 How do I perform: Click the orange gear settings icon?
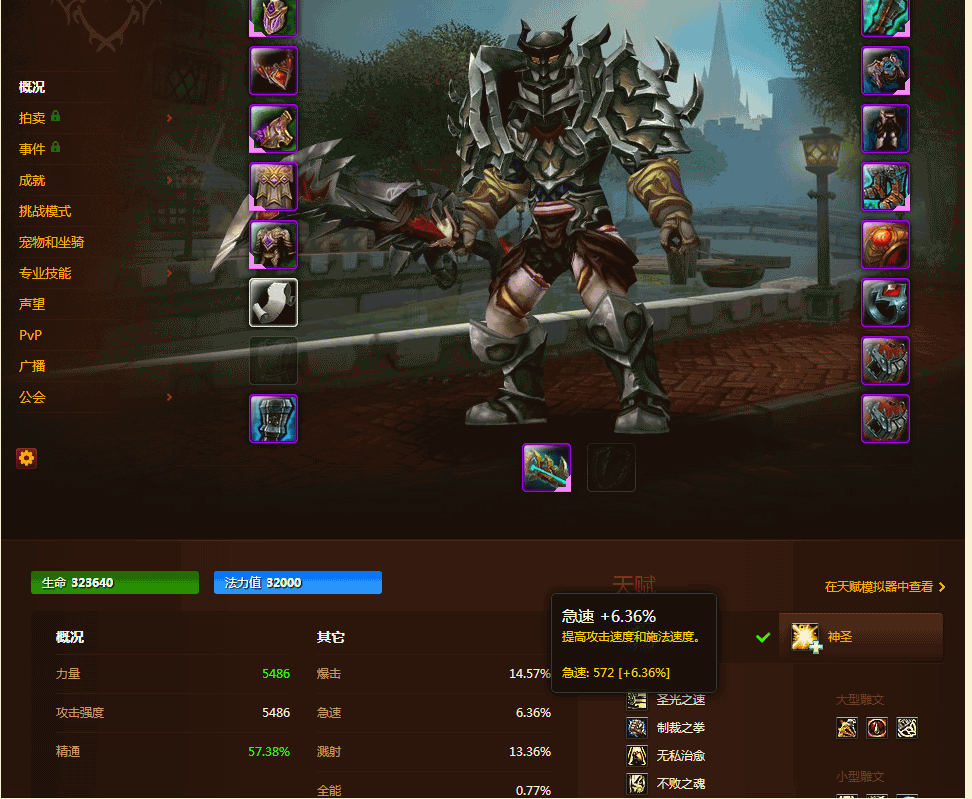(x=26, y=458)
